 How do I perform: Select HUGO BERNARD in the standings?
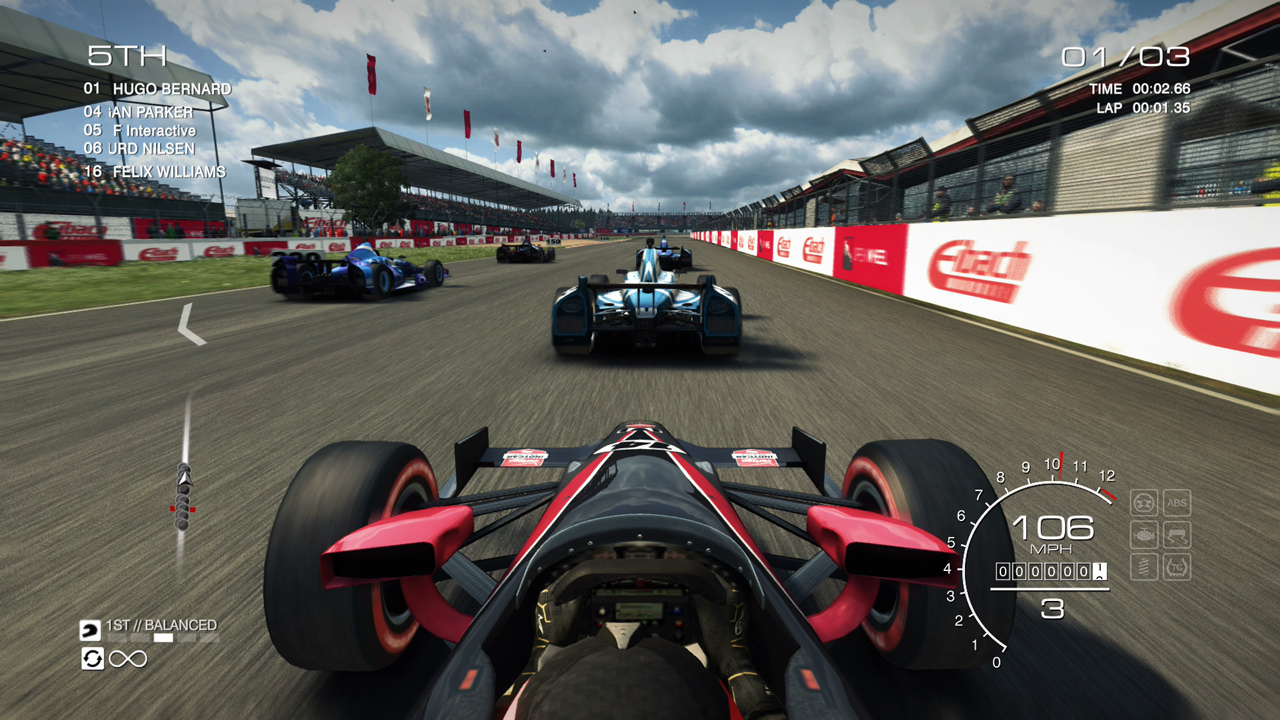[x=160, y=89]
